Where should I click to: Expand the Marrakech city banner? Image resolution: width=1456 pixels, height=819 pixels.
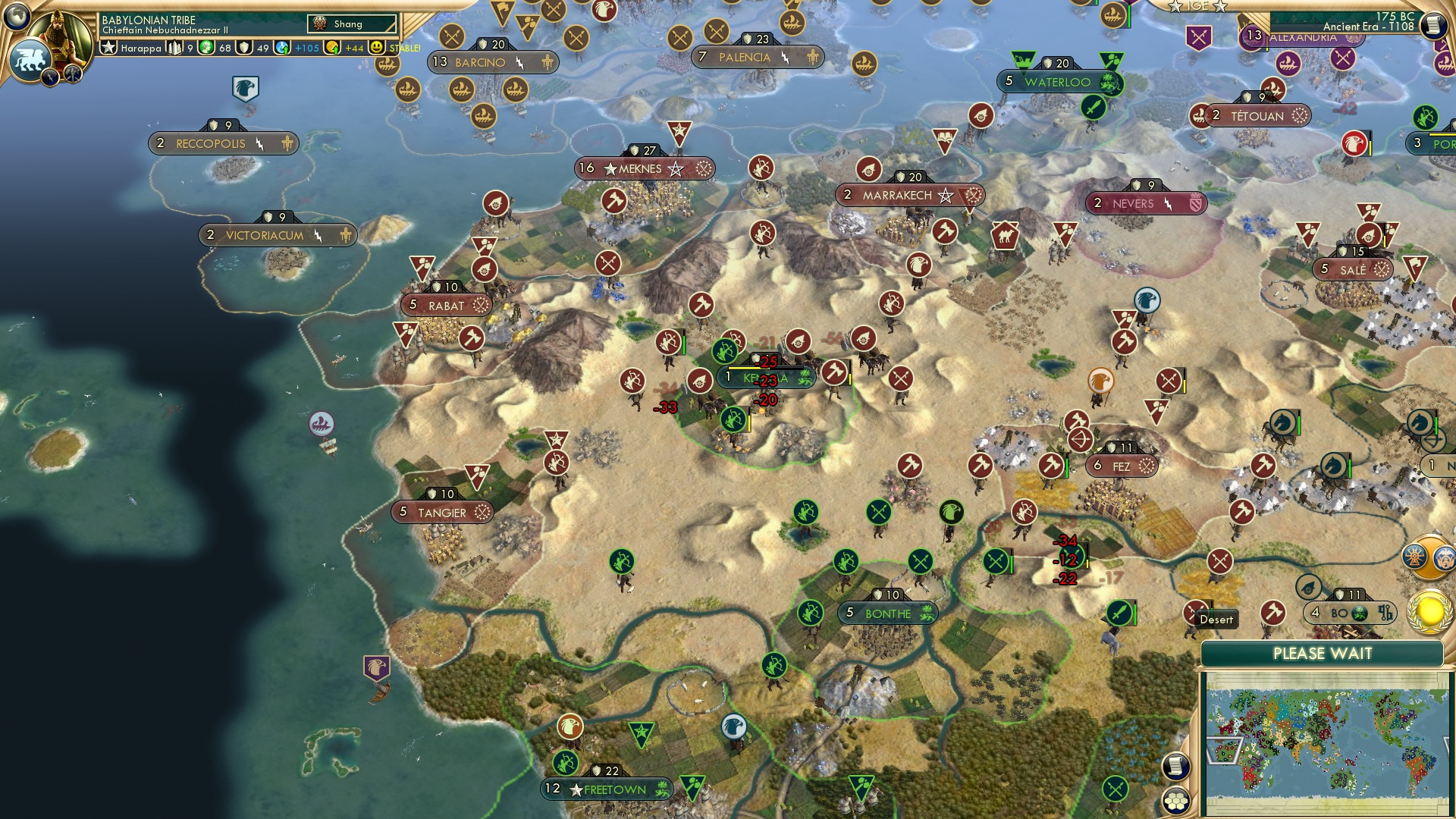tap(910, 195)
